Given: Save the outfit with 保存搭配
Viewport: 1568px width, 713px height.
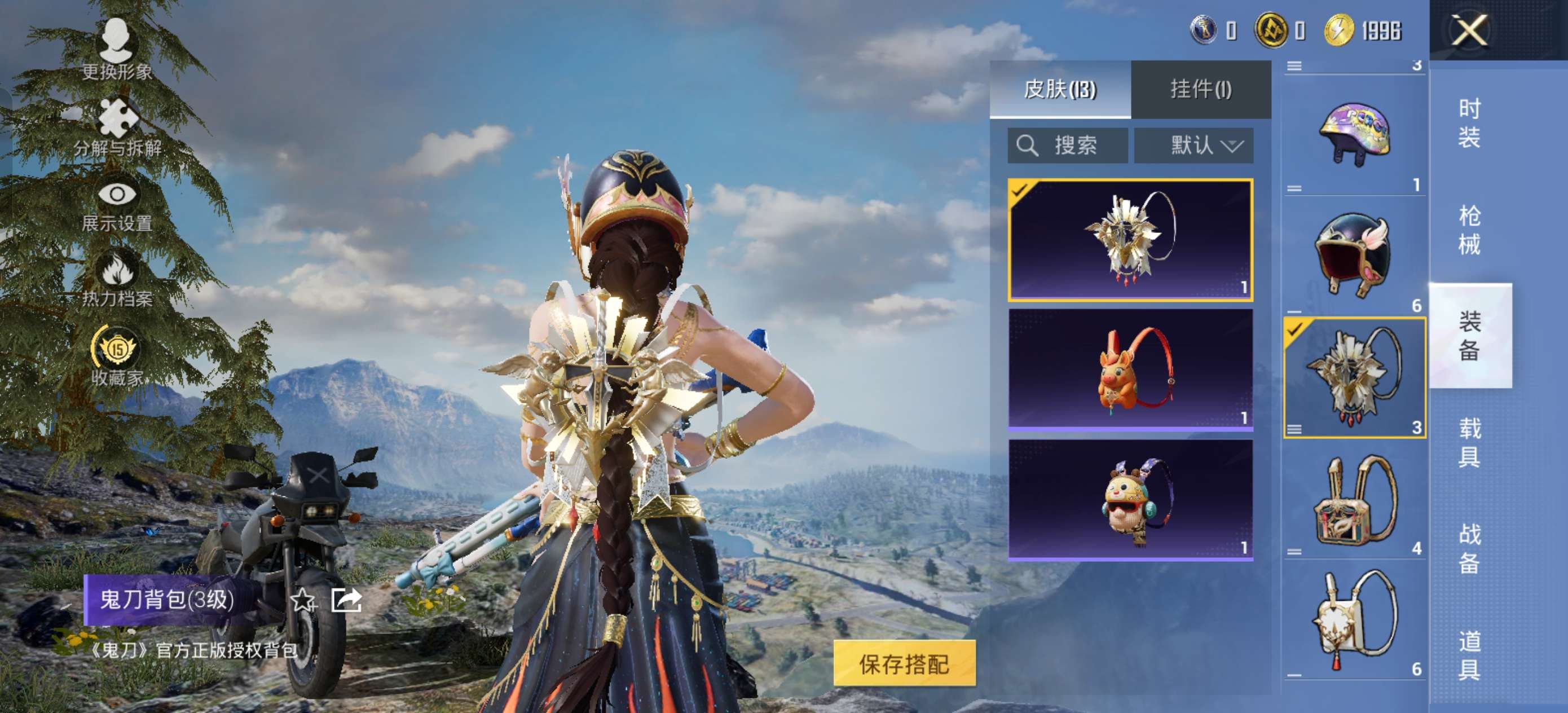Looking at the screenshot, I should 904,663.
